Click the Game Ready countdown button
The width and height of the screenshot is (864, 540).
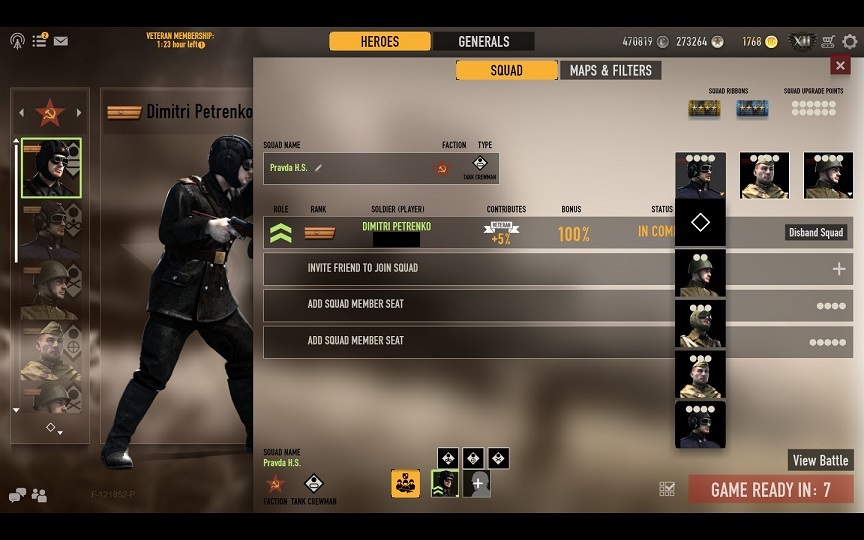tap(770, 489)
